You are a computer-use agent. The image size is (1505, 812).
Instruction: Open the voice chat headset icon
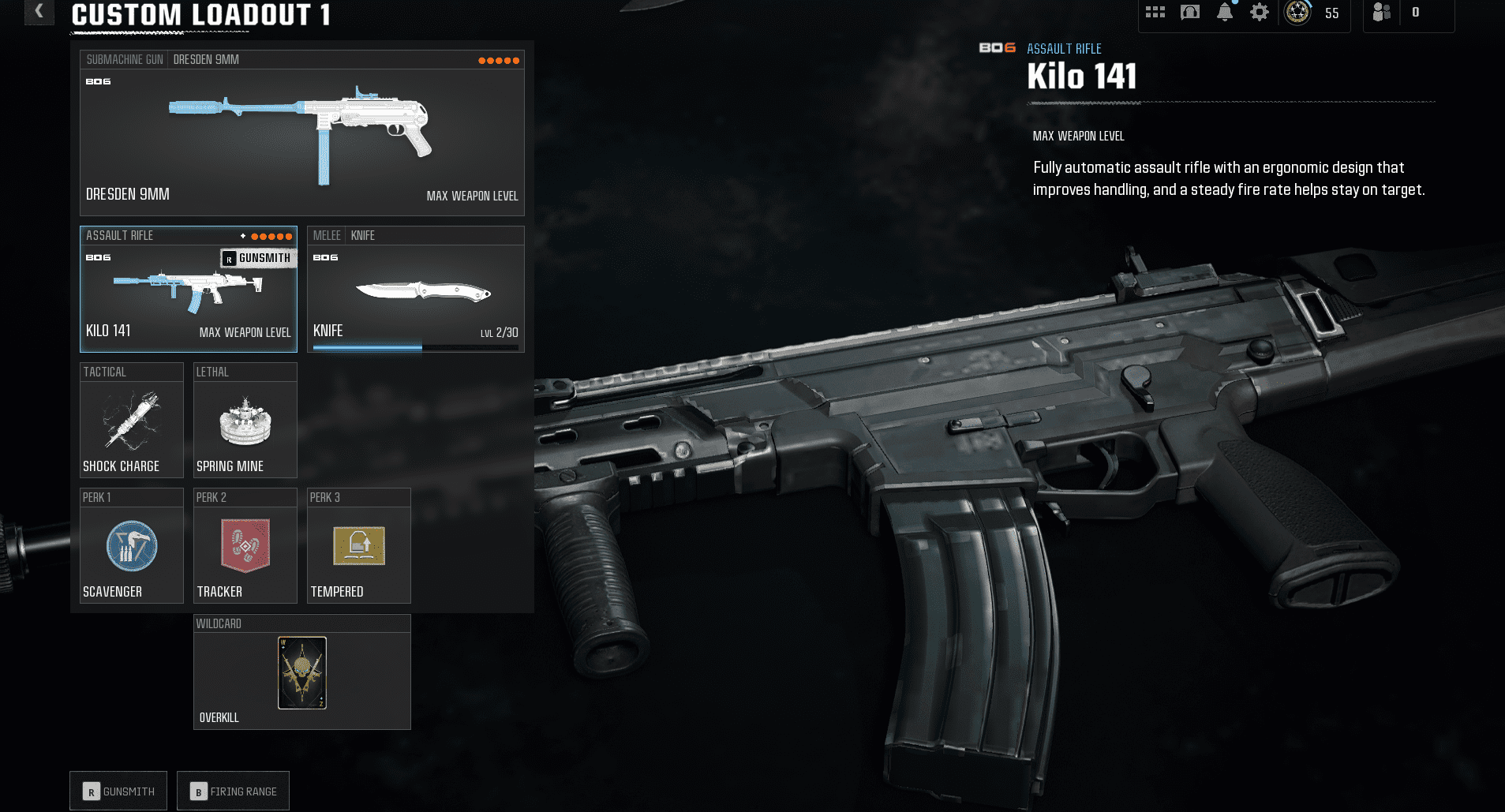pyautogui.click(x=1189, y=13)
